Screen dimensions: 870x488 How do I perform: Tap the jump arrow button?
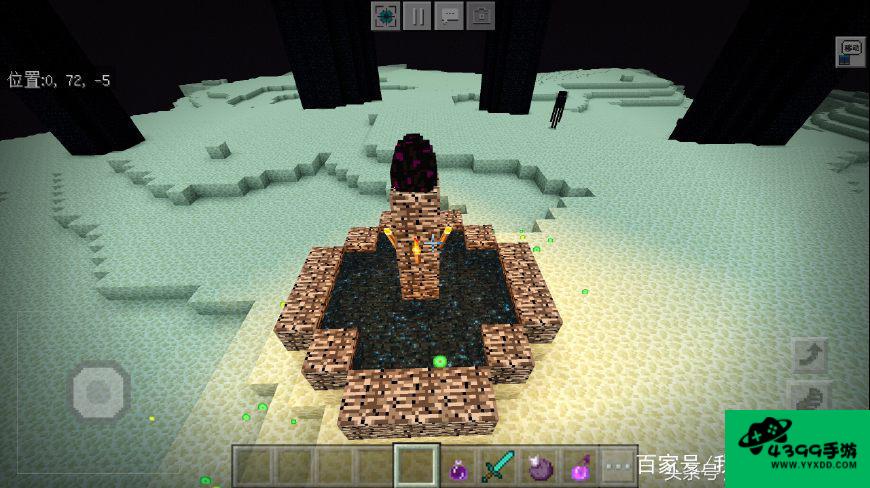click(x=808, y=355)
